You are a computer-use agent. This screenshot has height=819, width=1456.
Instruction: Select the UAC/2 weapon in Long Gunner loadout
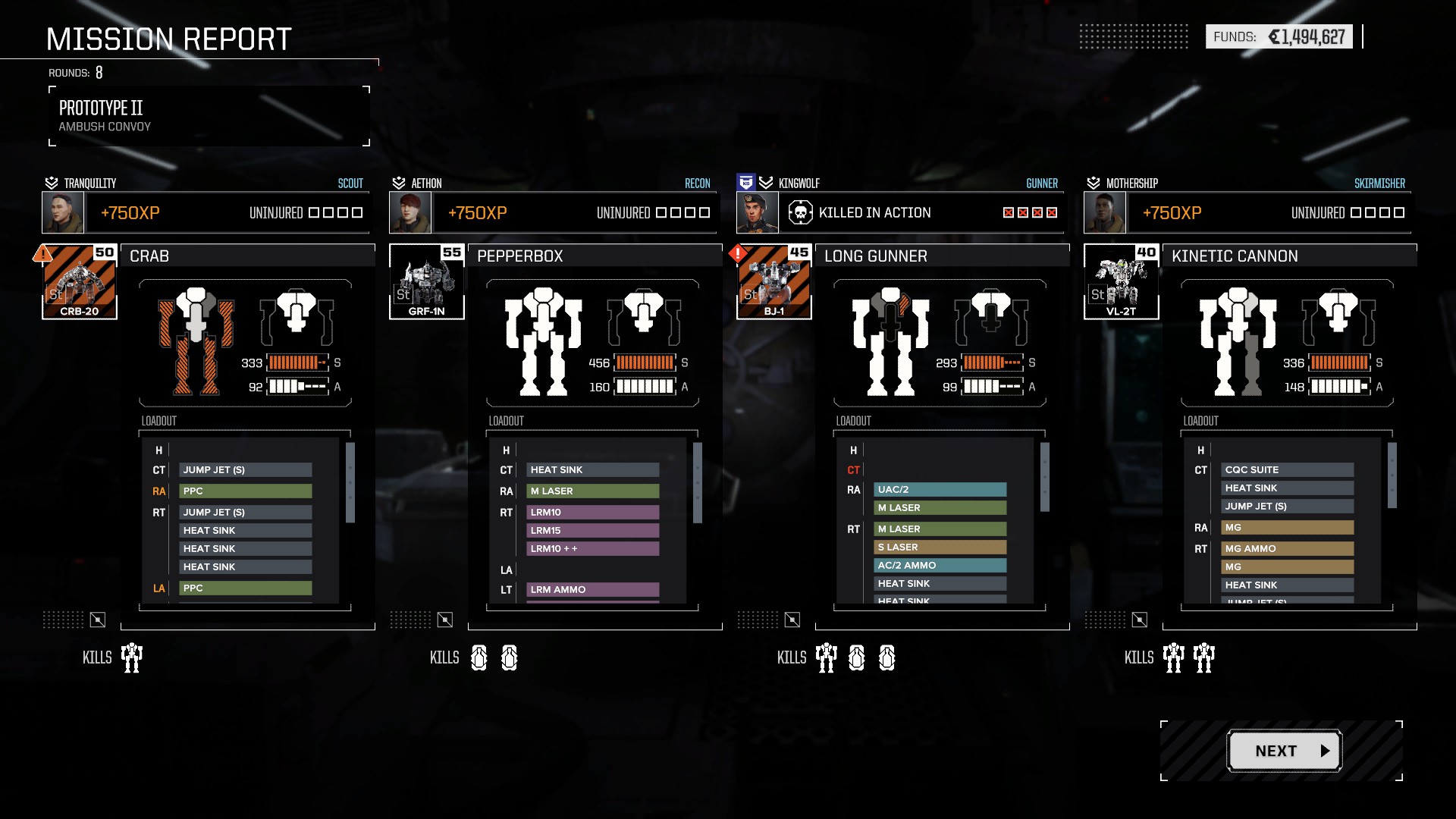[x=940, y=490]
